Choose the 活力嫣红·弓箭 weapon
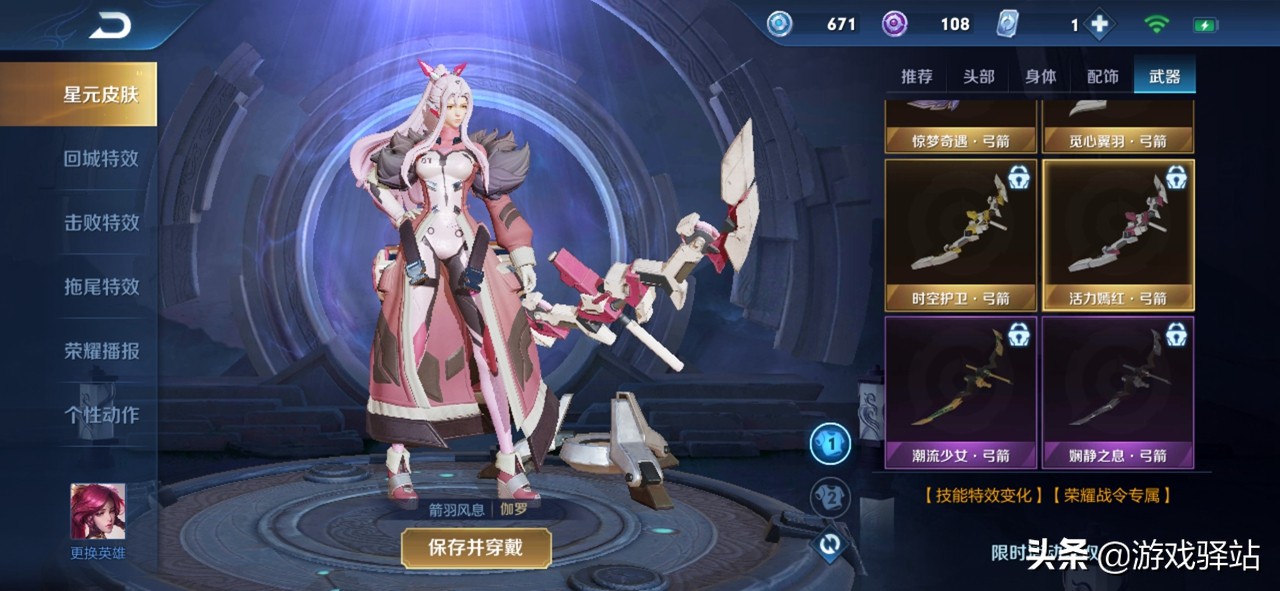The width and height of the screenshot is (1280, 591). (1118, 234)
